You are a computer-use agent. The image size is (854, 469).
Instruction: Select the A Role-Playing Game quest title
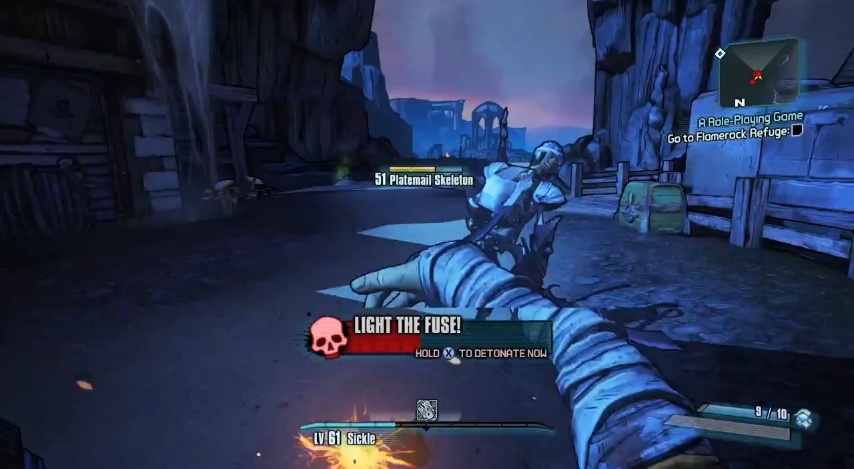[x=749, y=117]
